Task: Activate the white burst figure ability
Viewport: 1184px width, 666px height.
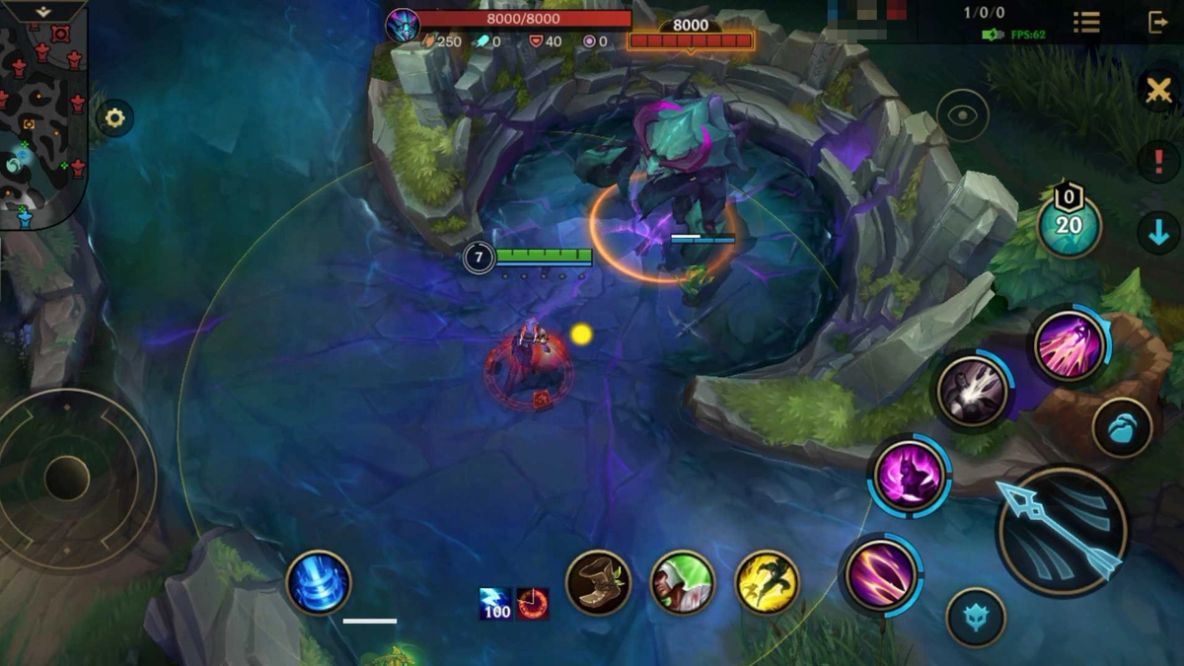Action: point(972,392)
